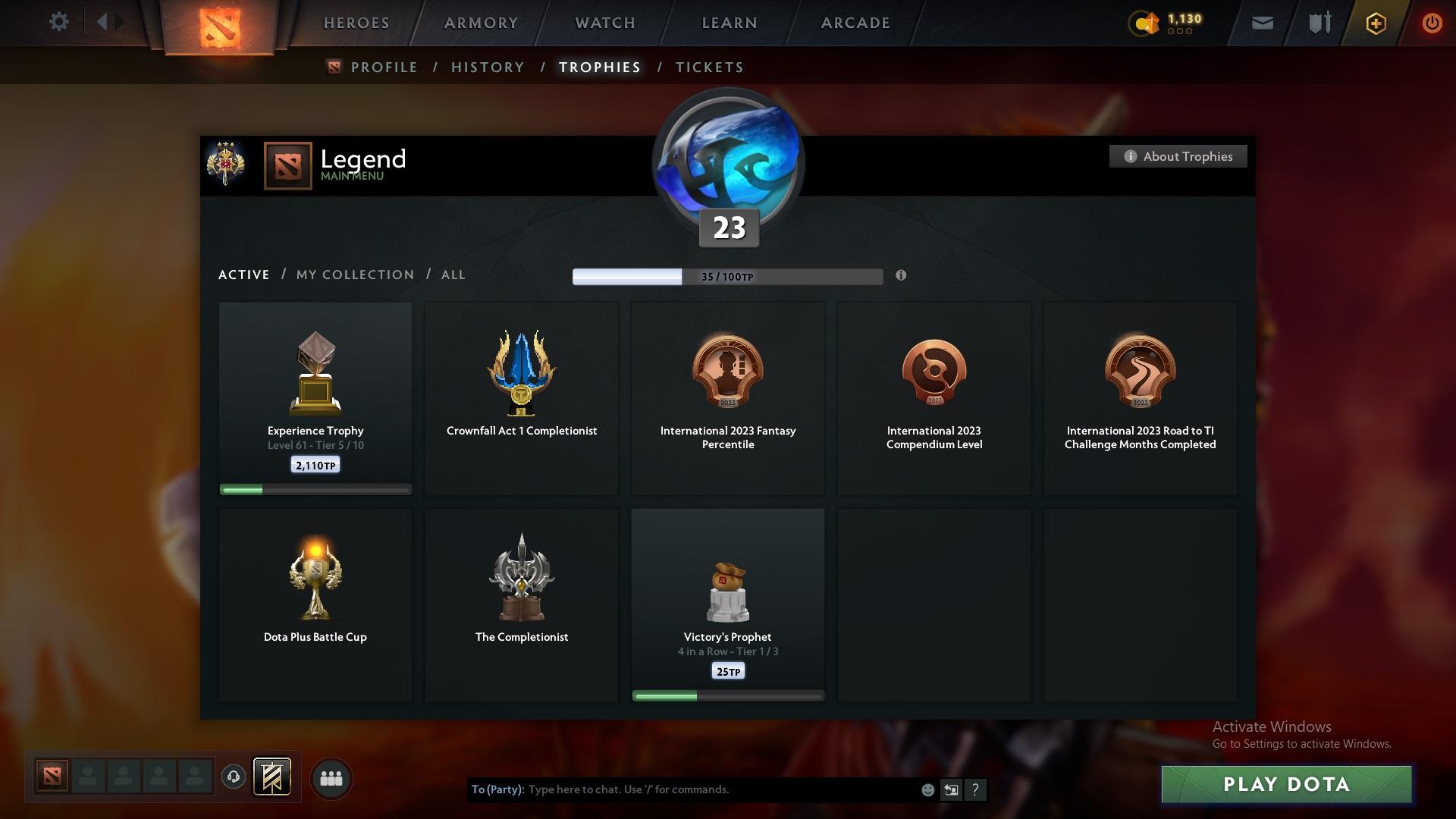1456x819 pixels.
Task: Click the emoticon icon in chat bar
Action: point(927,789)
